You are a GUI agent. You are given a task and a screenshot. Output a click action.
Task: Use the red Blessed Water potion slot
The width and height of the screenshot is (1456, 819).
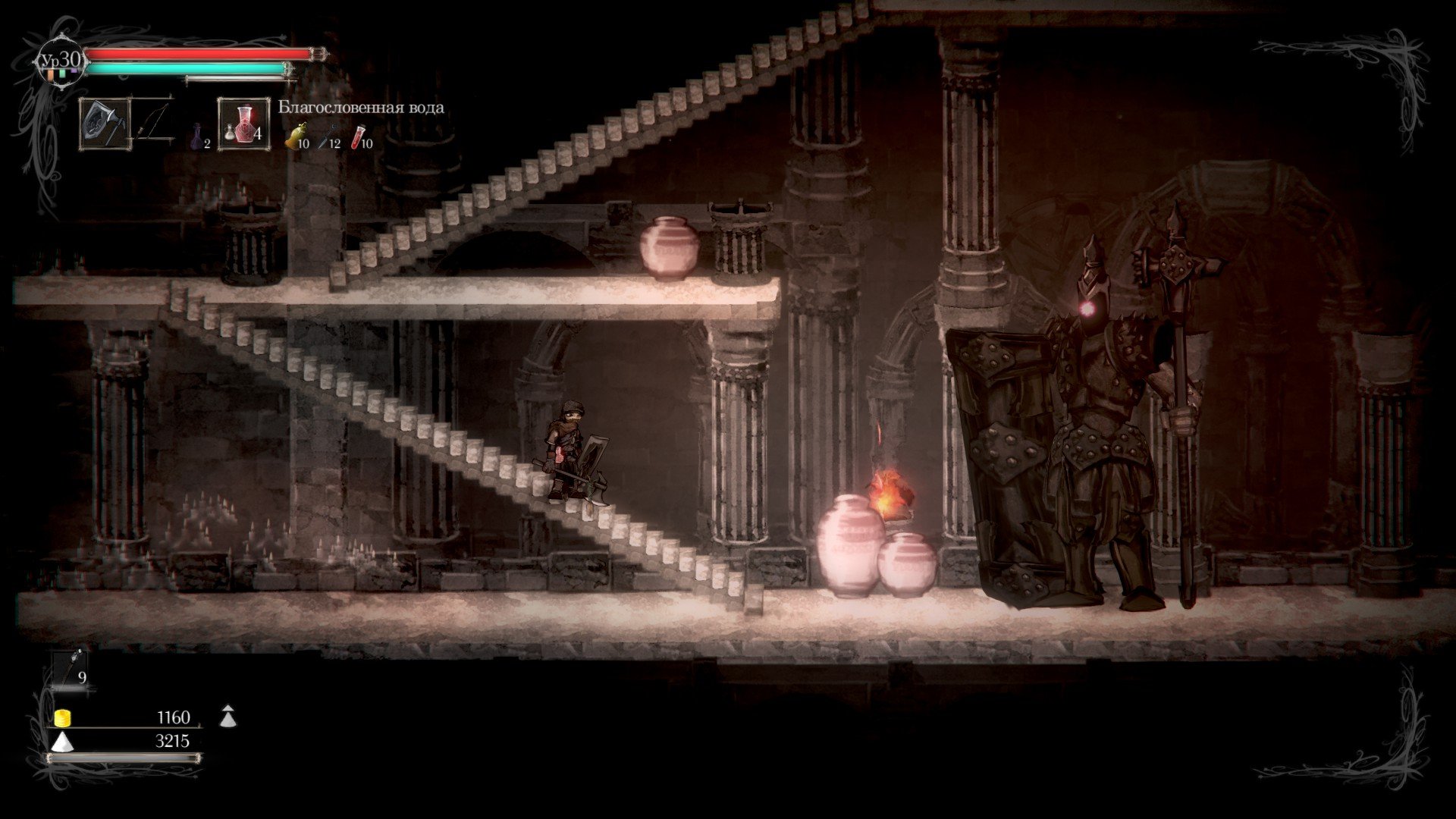pyautogui.click(x=243, y=124)
